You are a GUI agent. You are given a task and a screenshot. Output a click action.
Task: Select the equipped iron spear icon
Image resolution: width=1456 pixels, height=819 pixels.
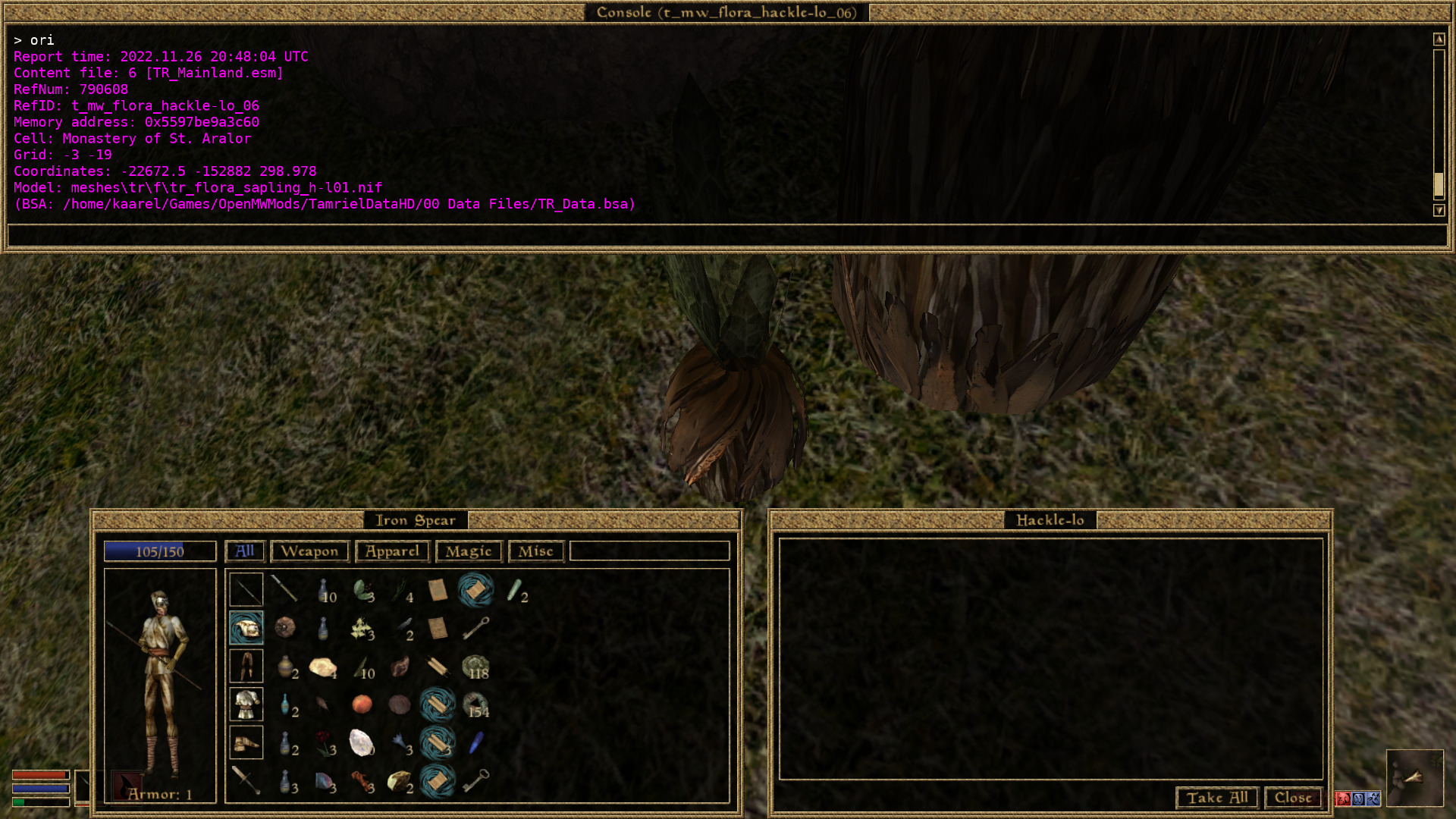coord(246,589)
